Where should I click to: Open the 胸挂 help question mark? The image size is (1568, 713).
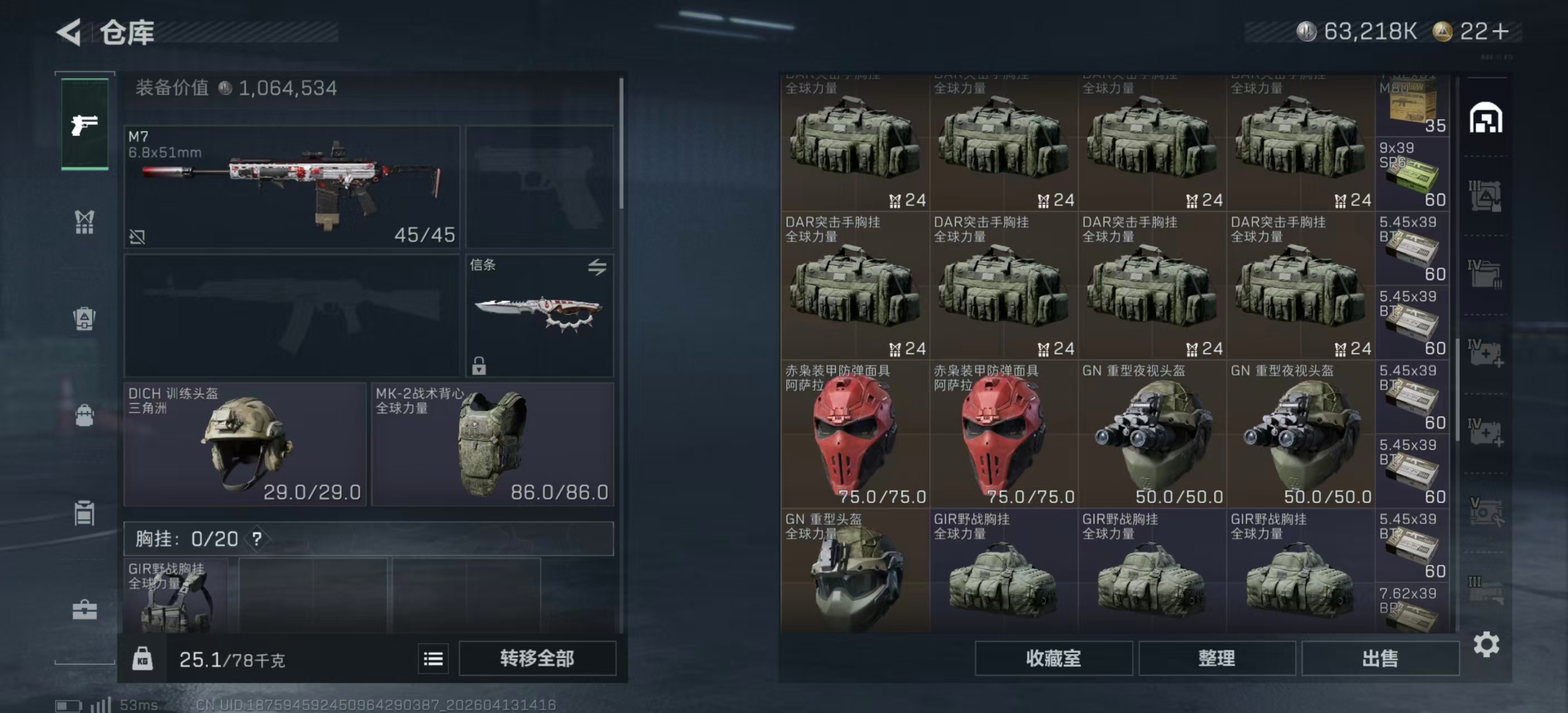click(x=257, y=538)
